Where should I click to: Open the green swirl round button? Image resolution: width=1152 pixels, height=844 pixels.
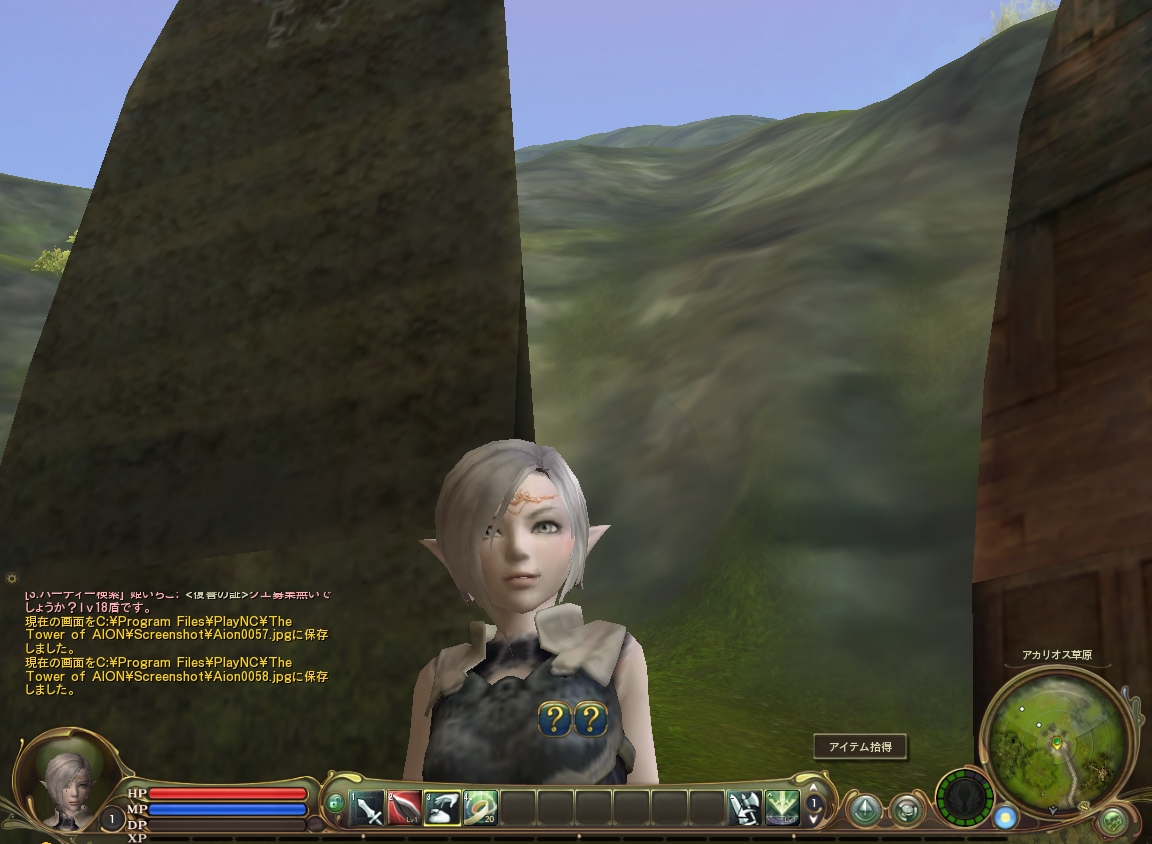pyautogui.click(x=907, y=808)
